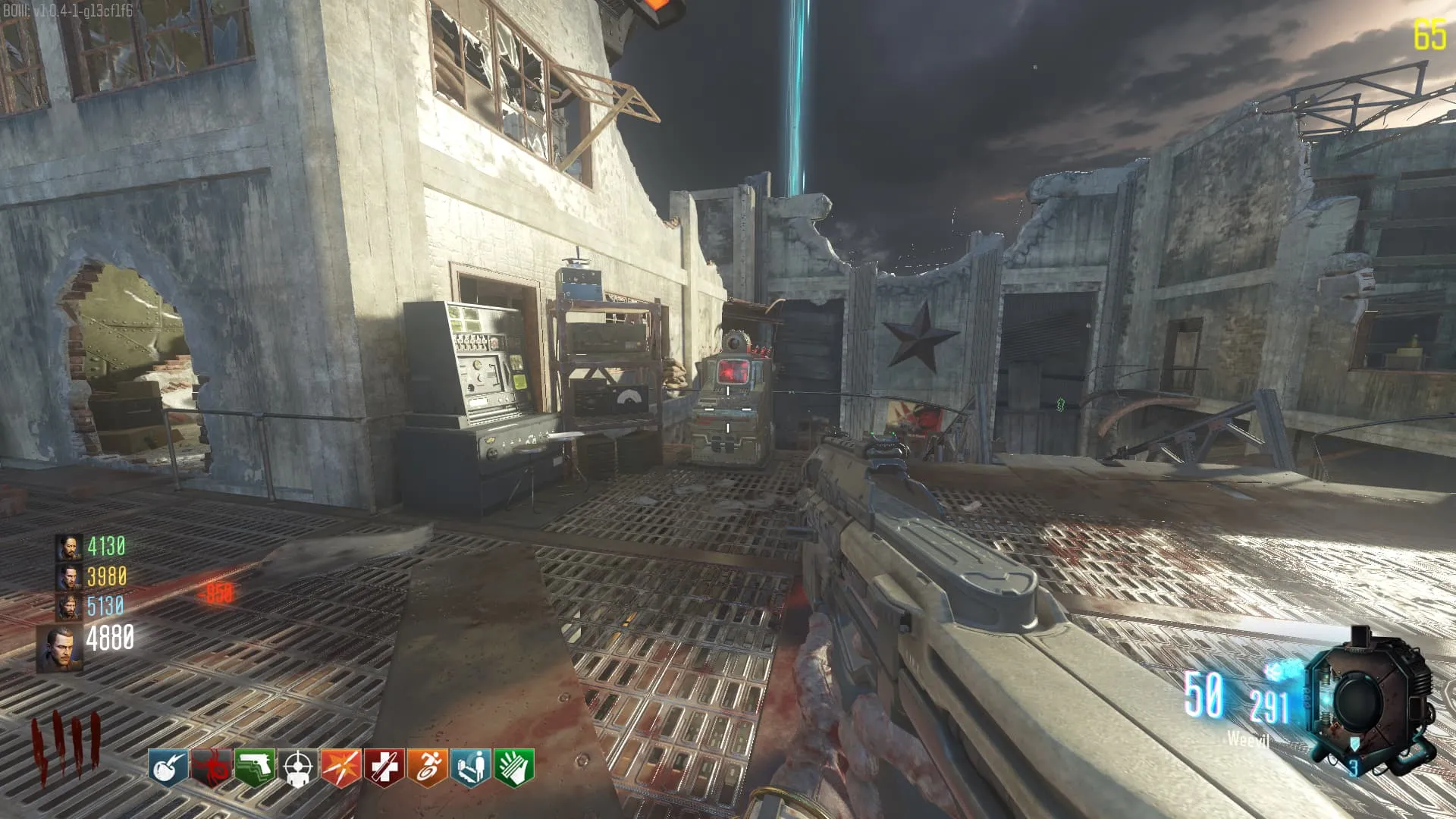The image size is (1456, 819).
Task: Select the Double Tap bullets perk icon
Action: click(x=341, y=767)
